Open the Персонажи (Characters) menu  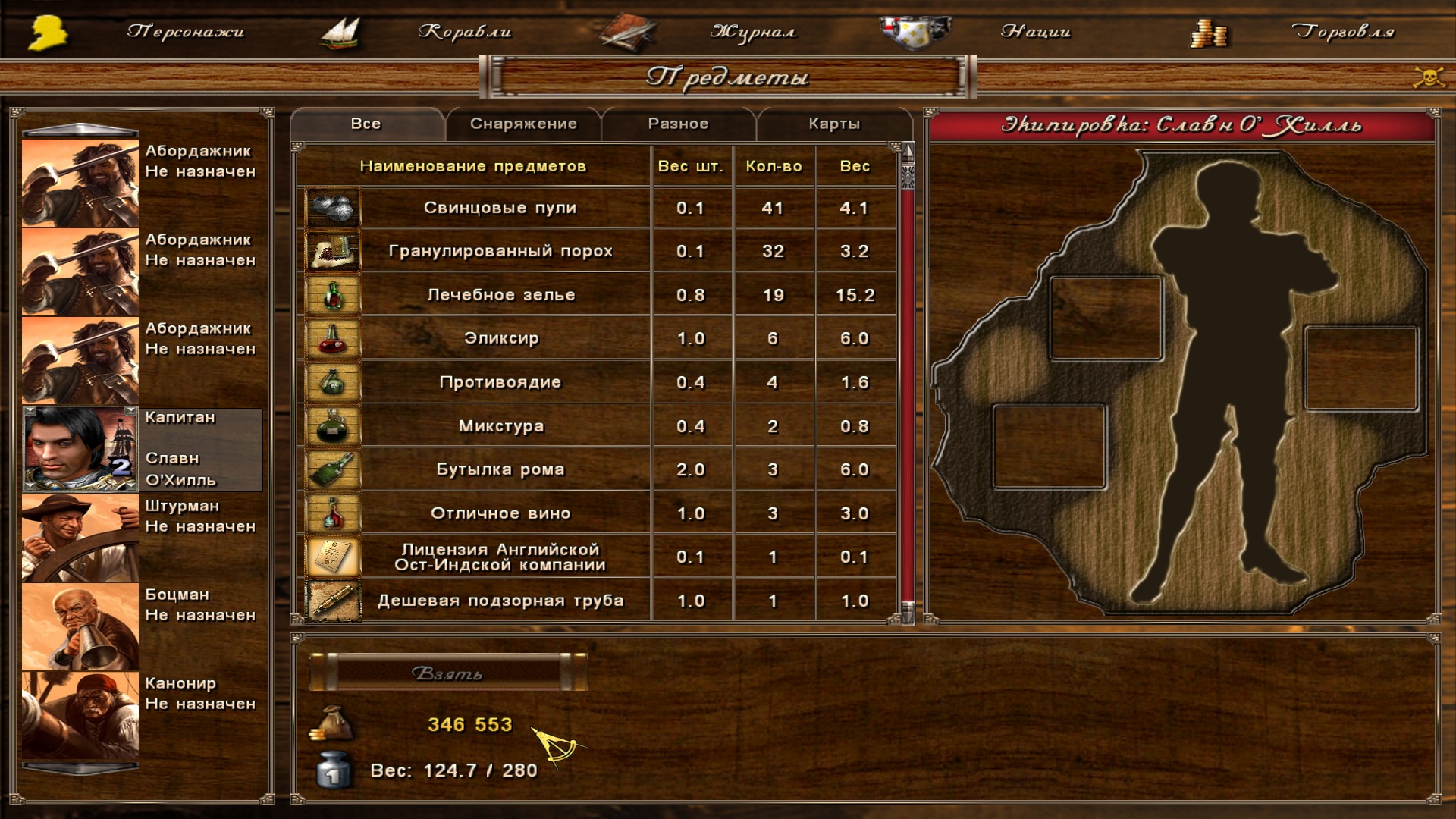[185, 32]
